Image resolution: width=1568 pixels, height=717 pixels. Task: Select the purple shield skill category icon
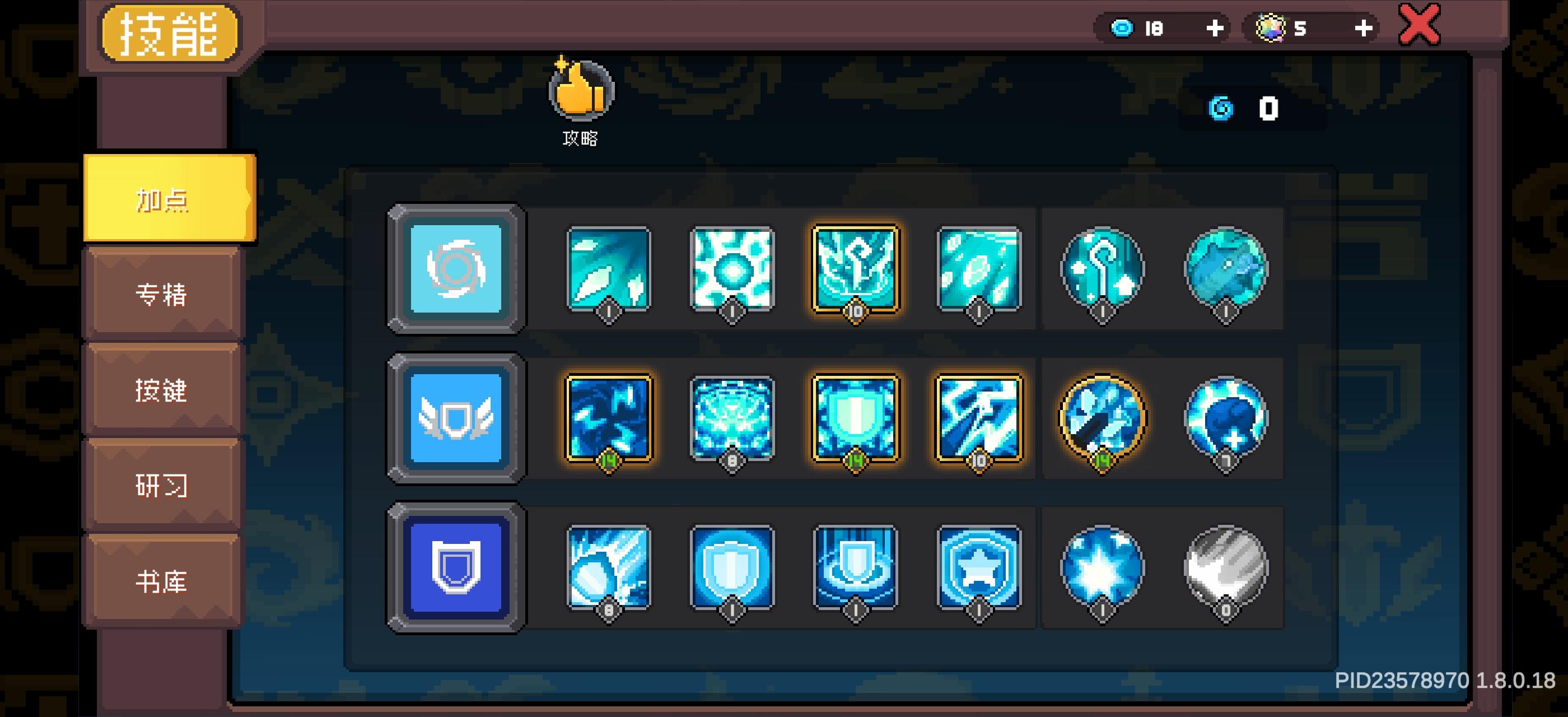coord(455,569)
